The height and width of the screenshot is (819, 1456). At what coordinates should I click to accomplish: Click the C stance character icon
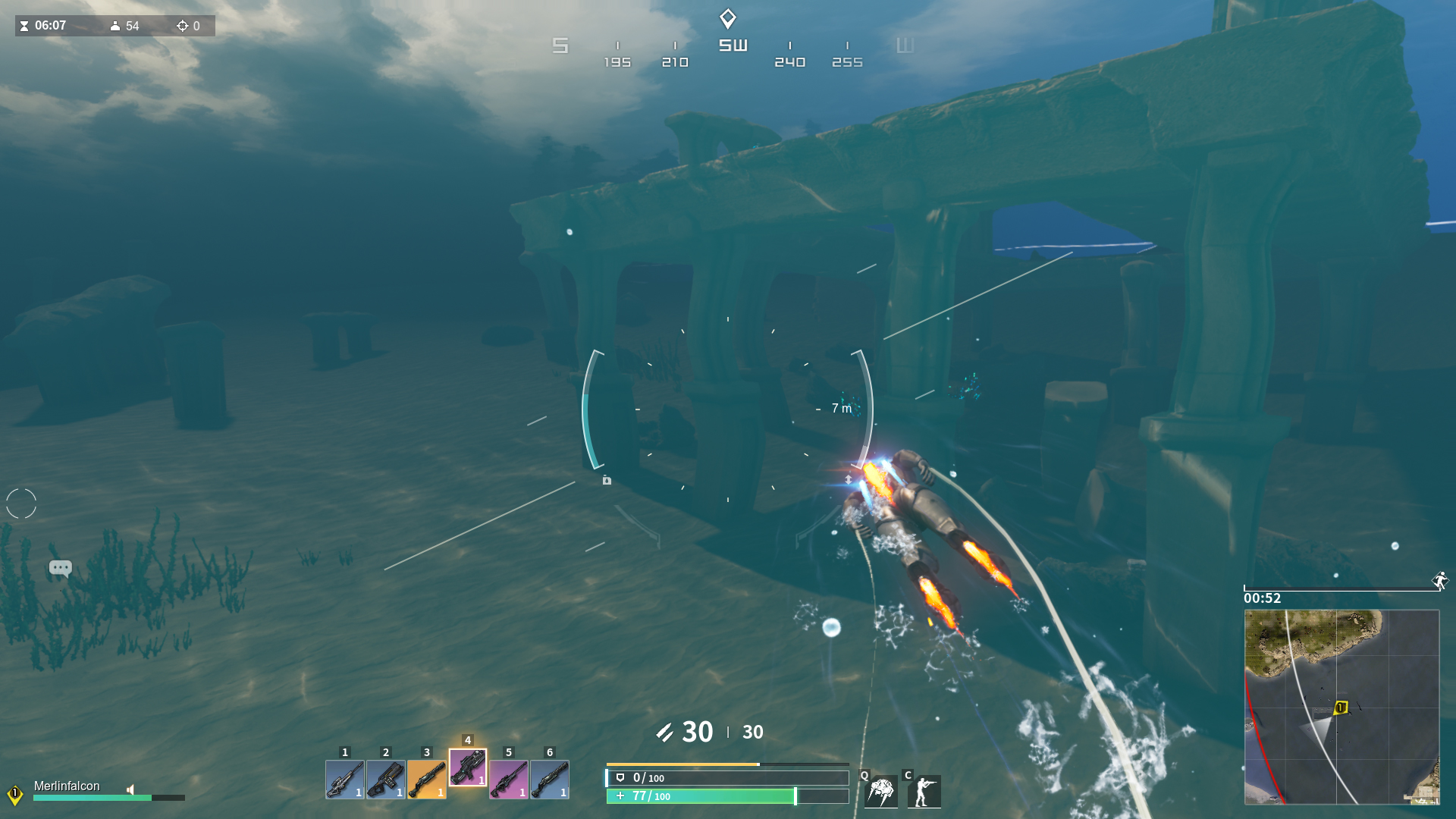(x=926, y=791)
